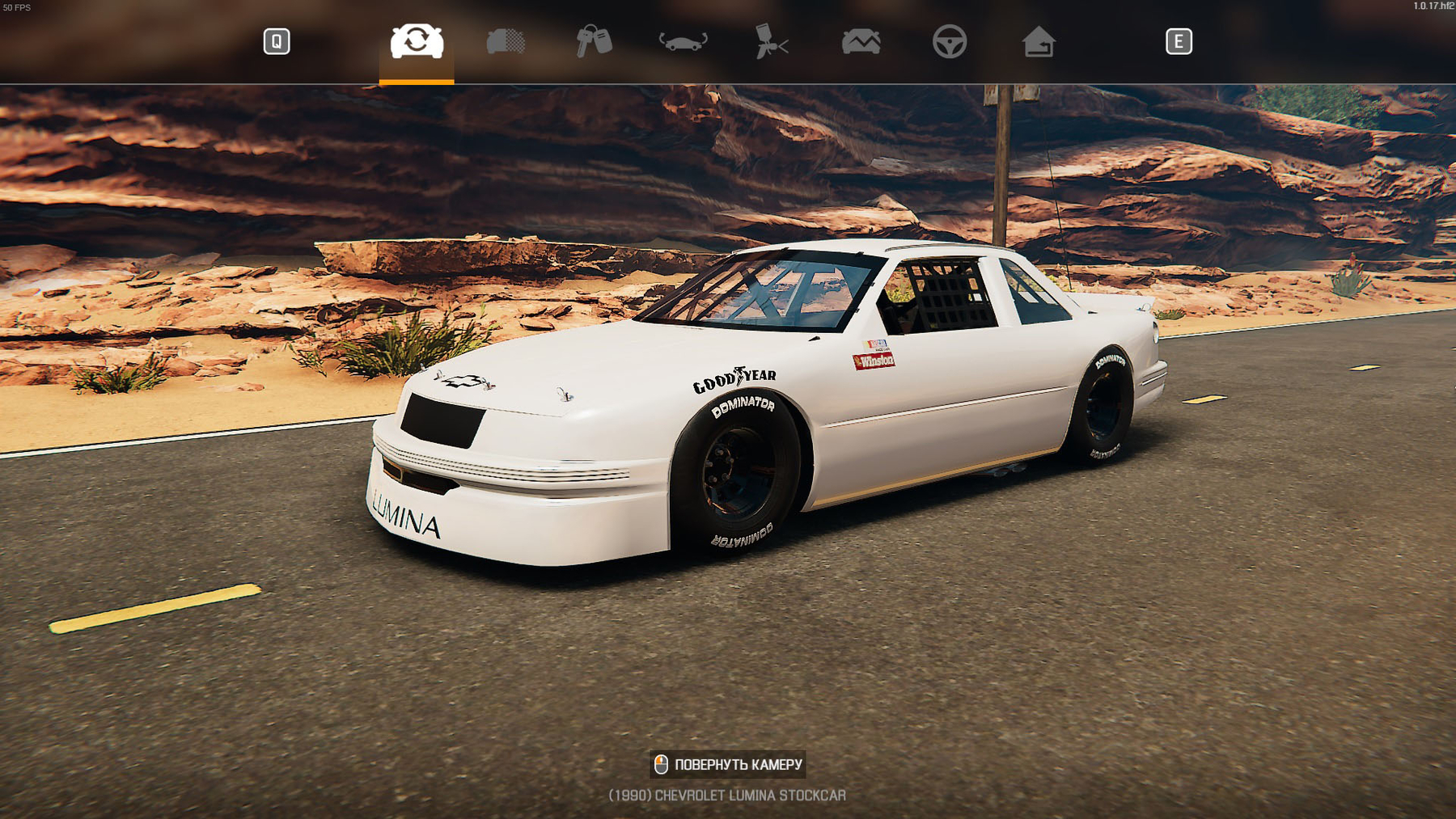Switch to the car keys tab
The width and height of the screenshot is (1456, 819).
594,41
